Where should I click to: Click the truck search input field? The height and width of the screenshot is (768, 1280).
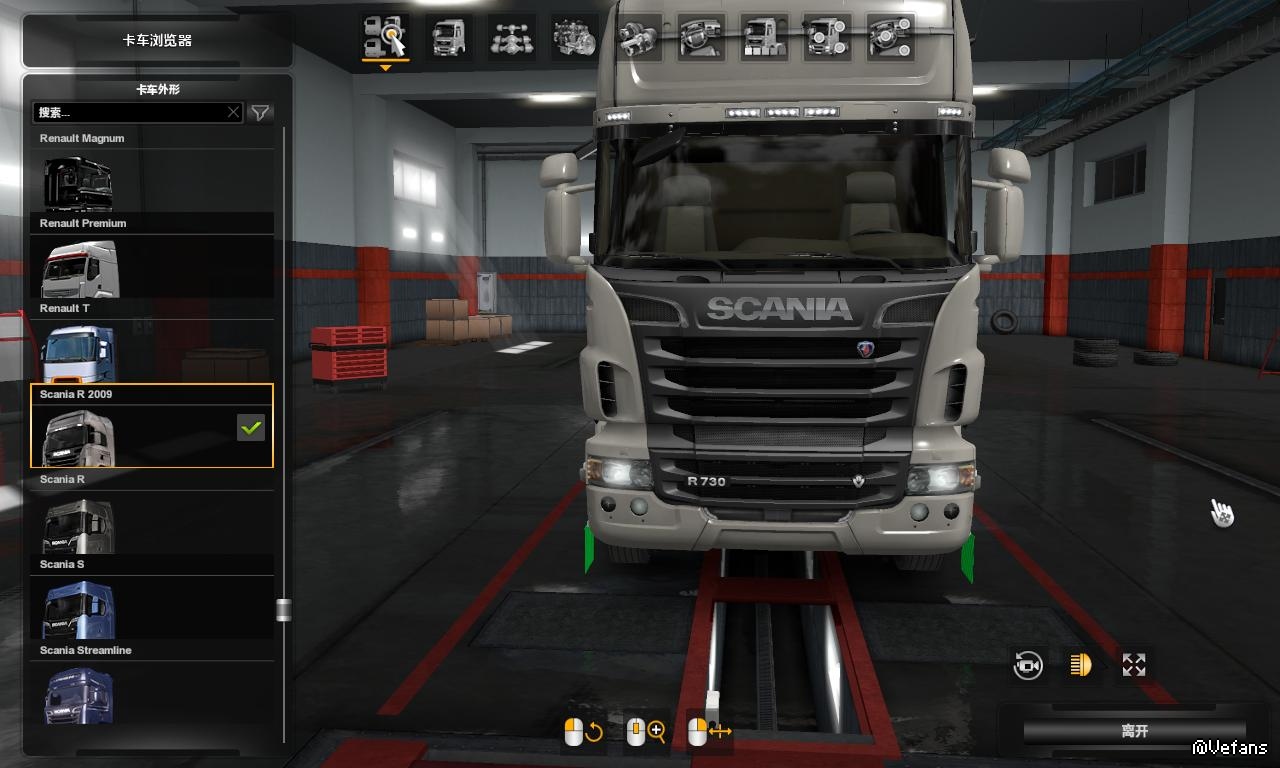(x=130, y=113)
